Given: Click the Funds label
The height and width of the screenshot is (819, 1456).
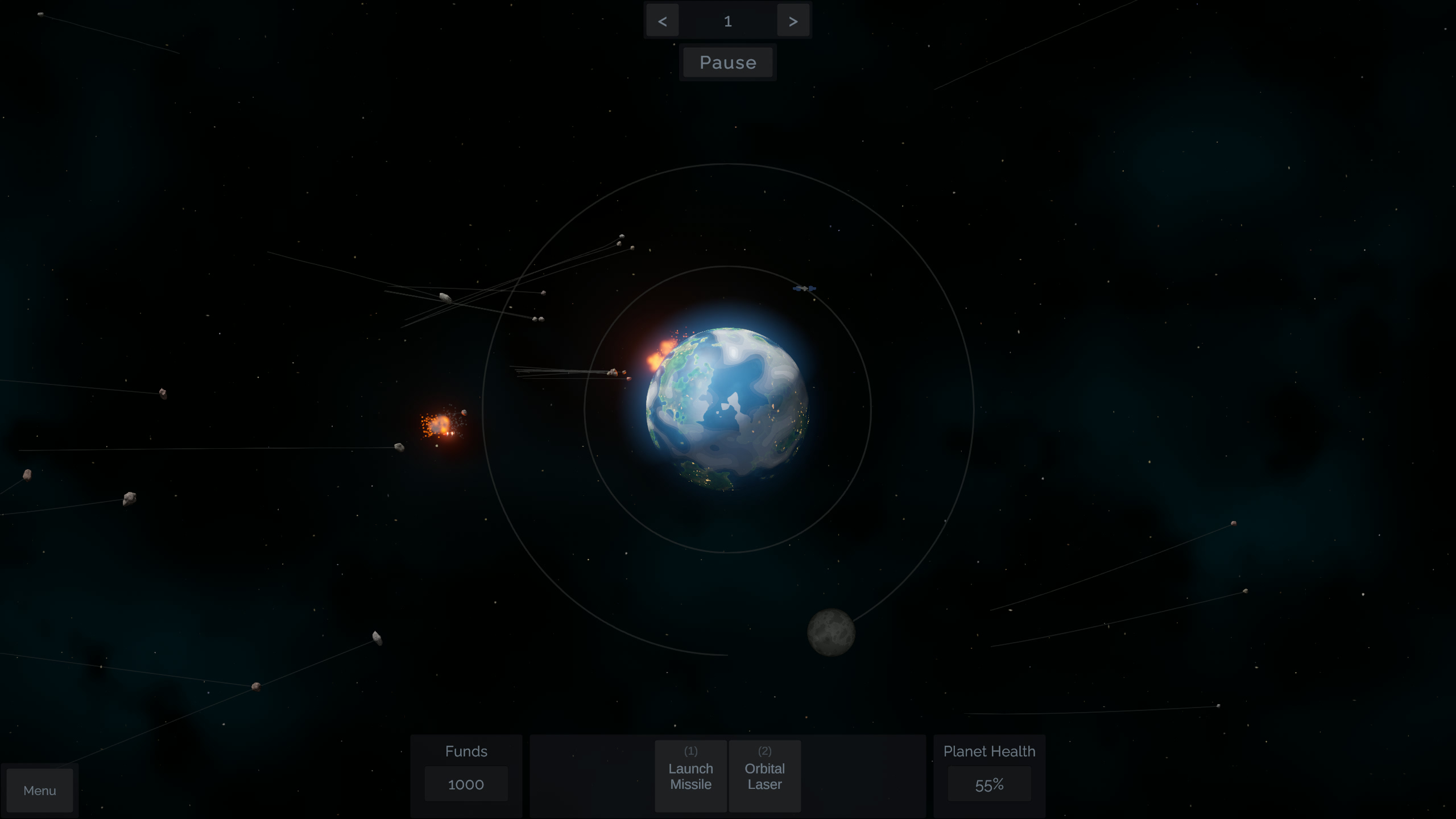Looking at the screenshot, I should [x=466, y=751].
